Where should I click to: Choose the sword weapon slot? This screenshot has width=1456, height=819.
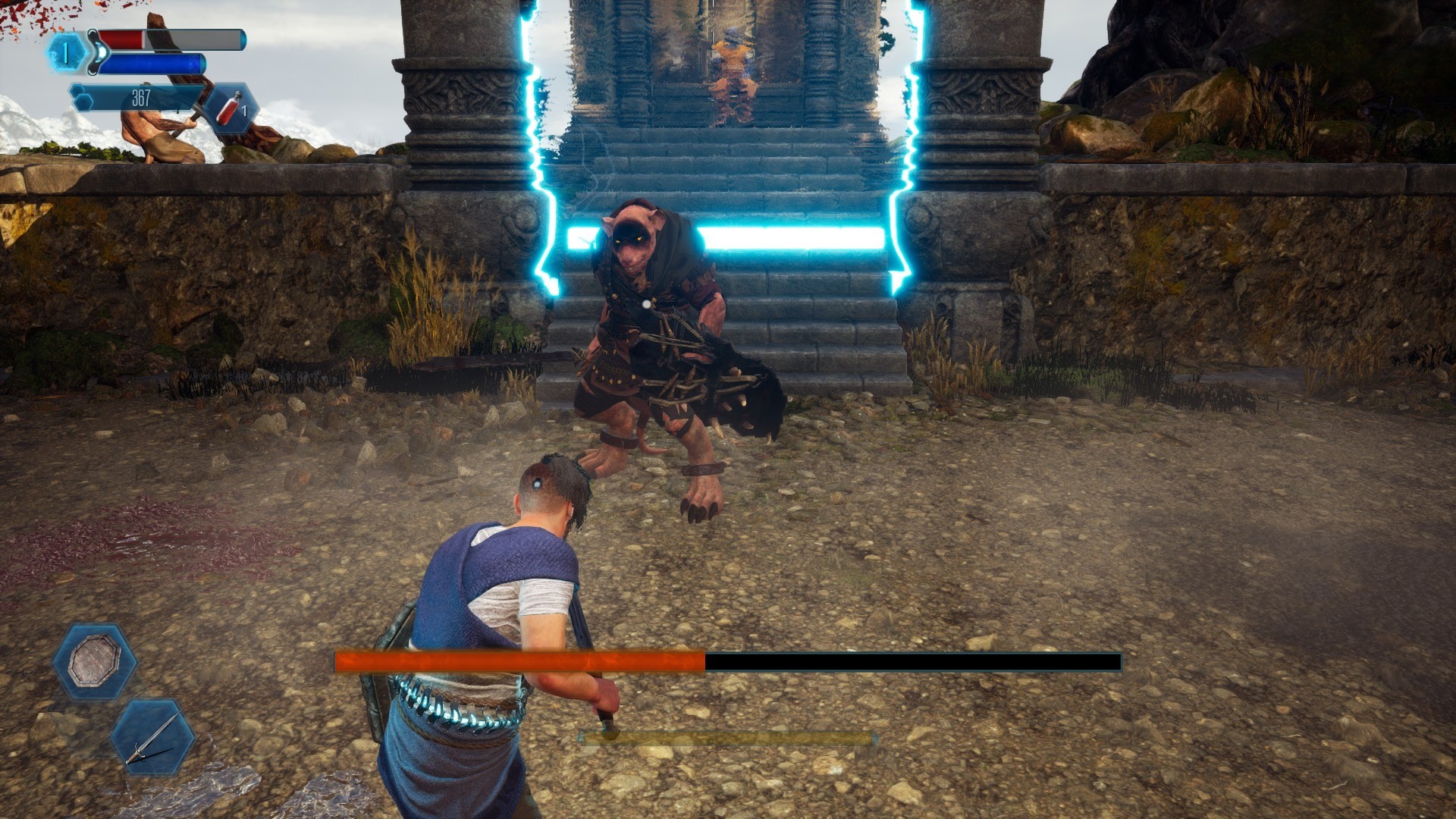coord(153,736)
